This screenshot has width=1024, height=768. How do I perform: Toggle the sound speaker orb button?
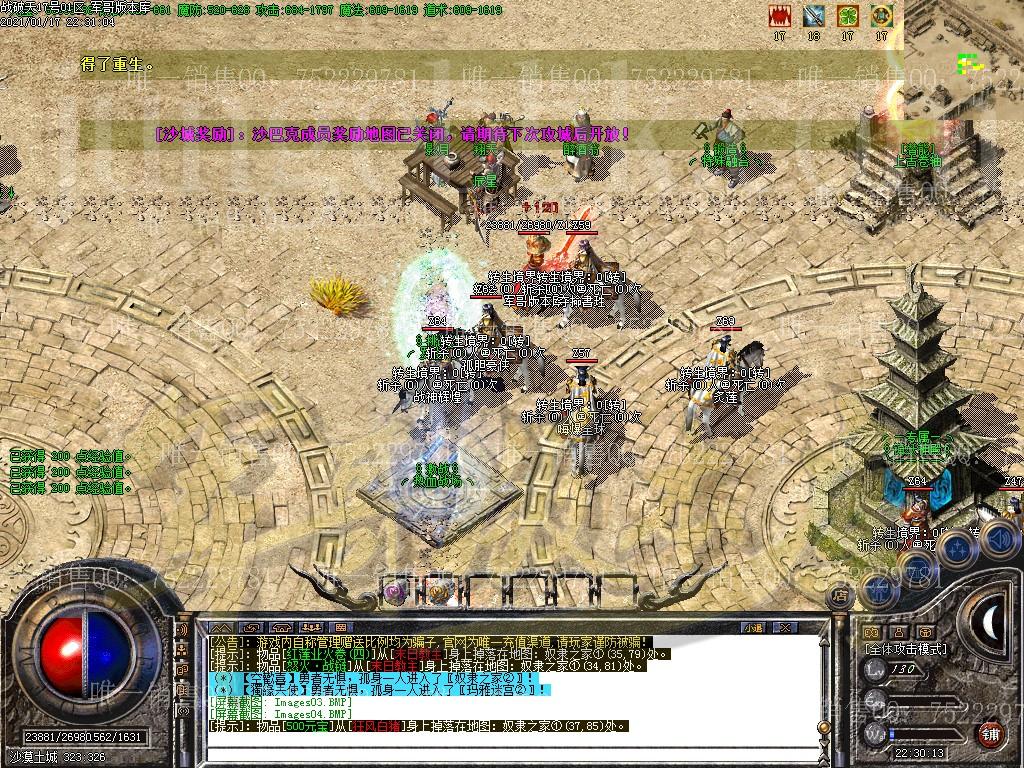(999, 540)
